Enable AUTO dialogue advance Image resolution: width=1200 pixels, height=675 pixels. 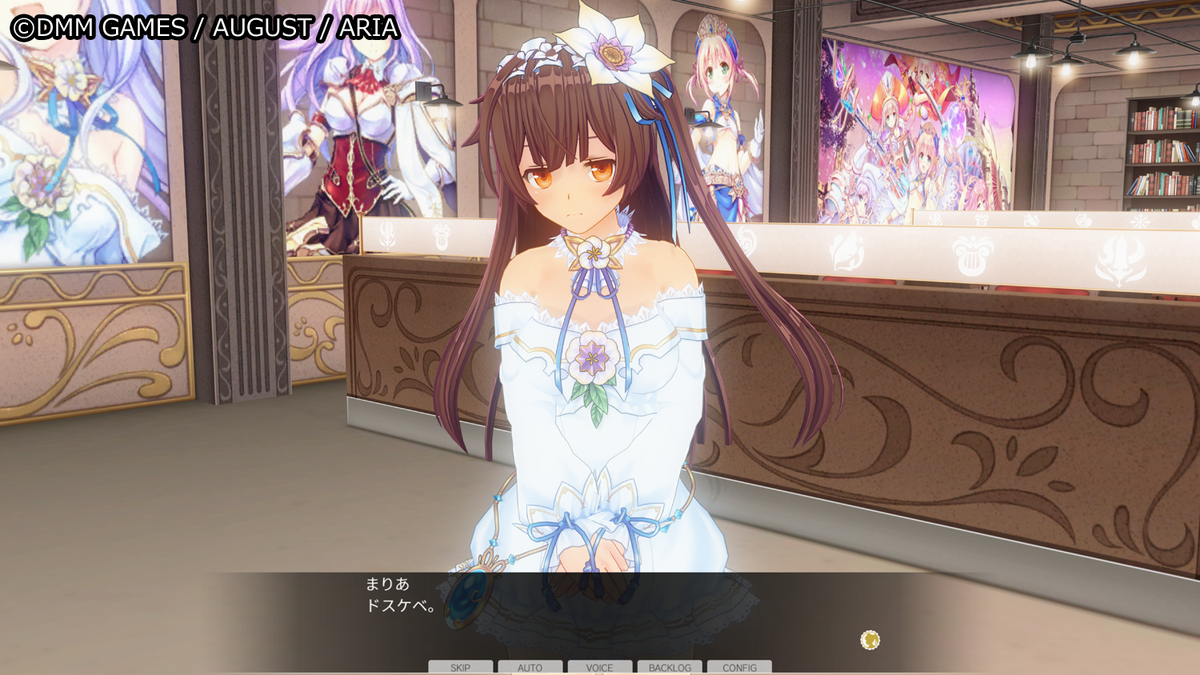click(x=530, y=667)
